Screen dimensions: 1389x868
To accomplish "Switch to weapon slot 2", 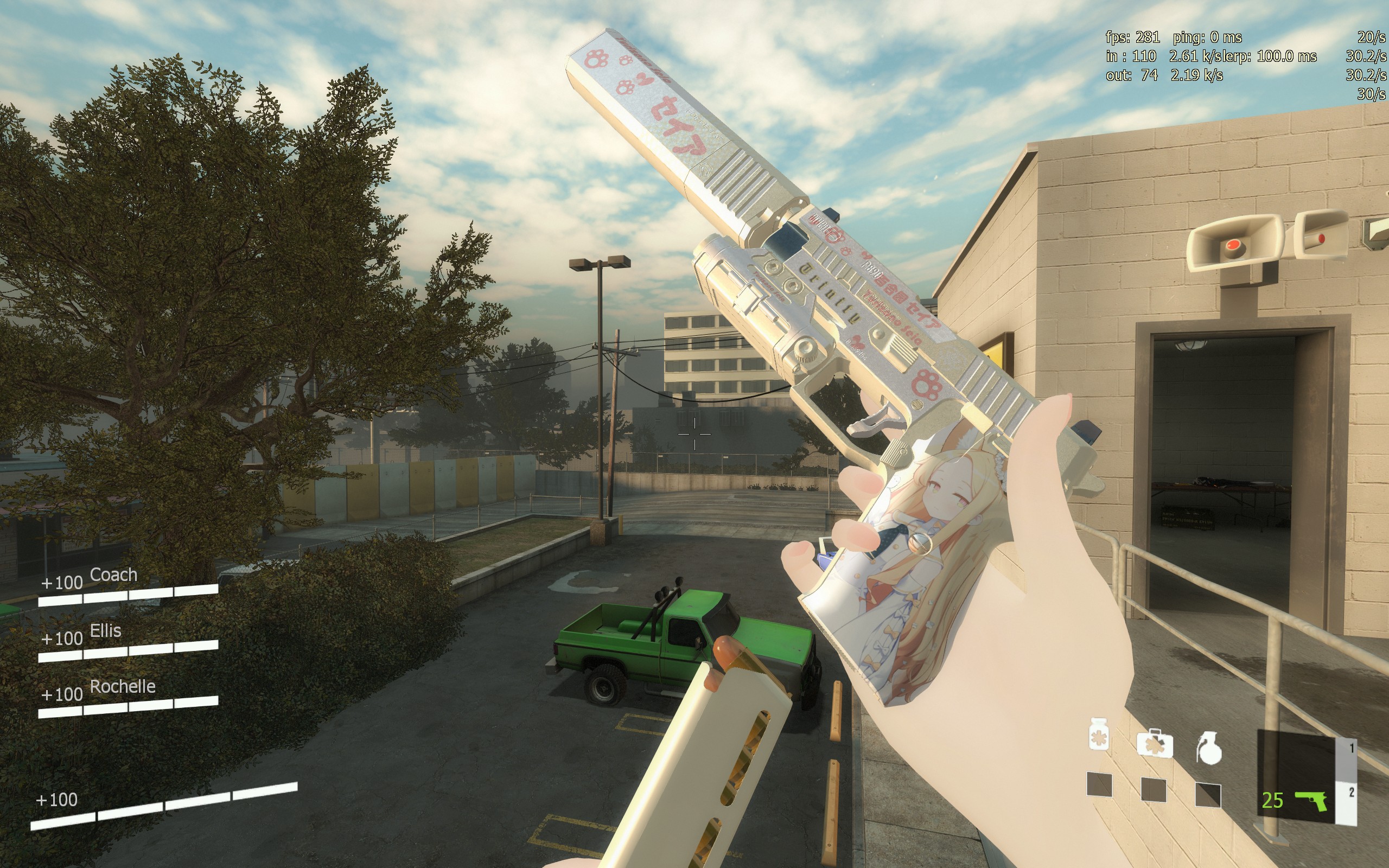I will pos(1351,793).
